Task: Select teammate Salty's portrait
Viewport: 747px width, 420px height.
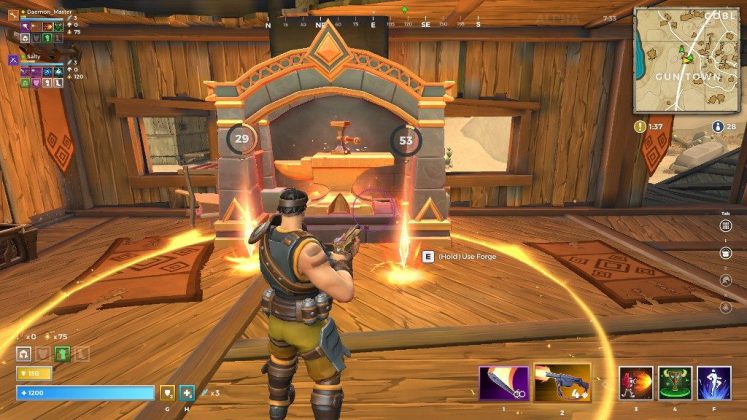Action: pyautogui.click(x=13, y=60)
